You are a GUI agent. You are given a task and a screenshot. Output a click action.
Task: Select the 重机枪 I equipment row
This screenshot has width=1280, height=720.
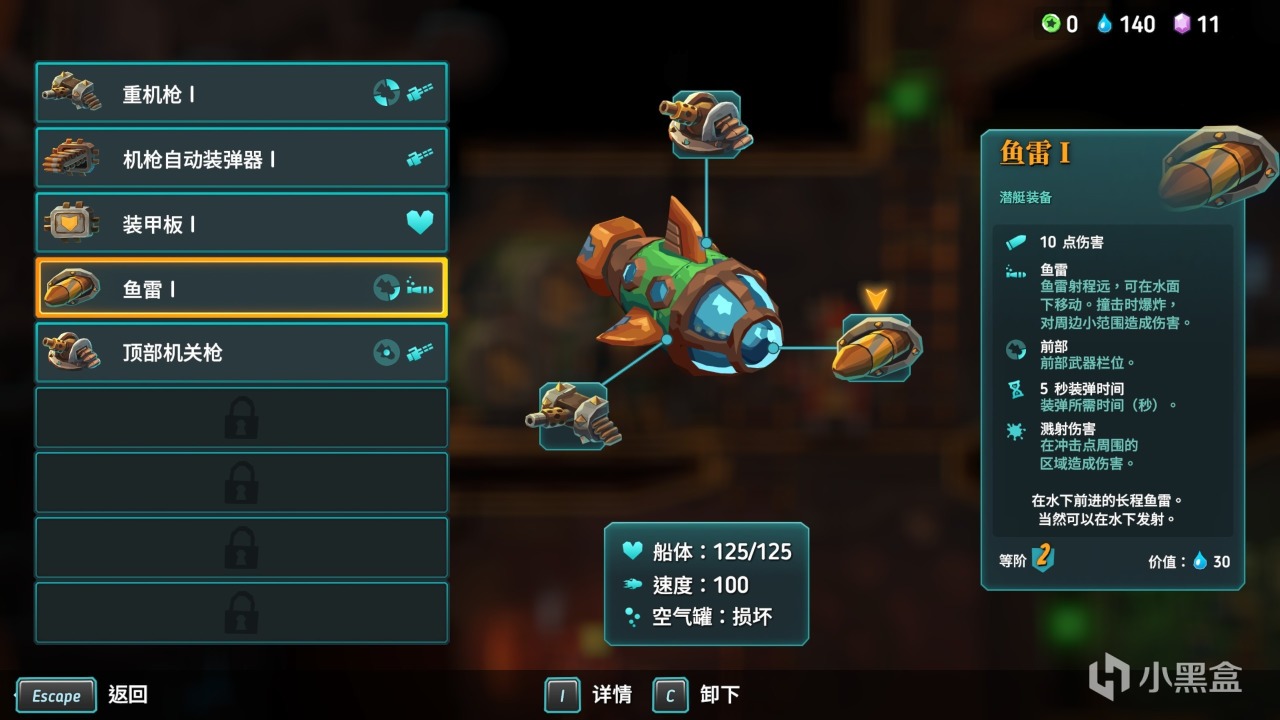point(241,94)
